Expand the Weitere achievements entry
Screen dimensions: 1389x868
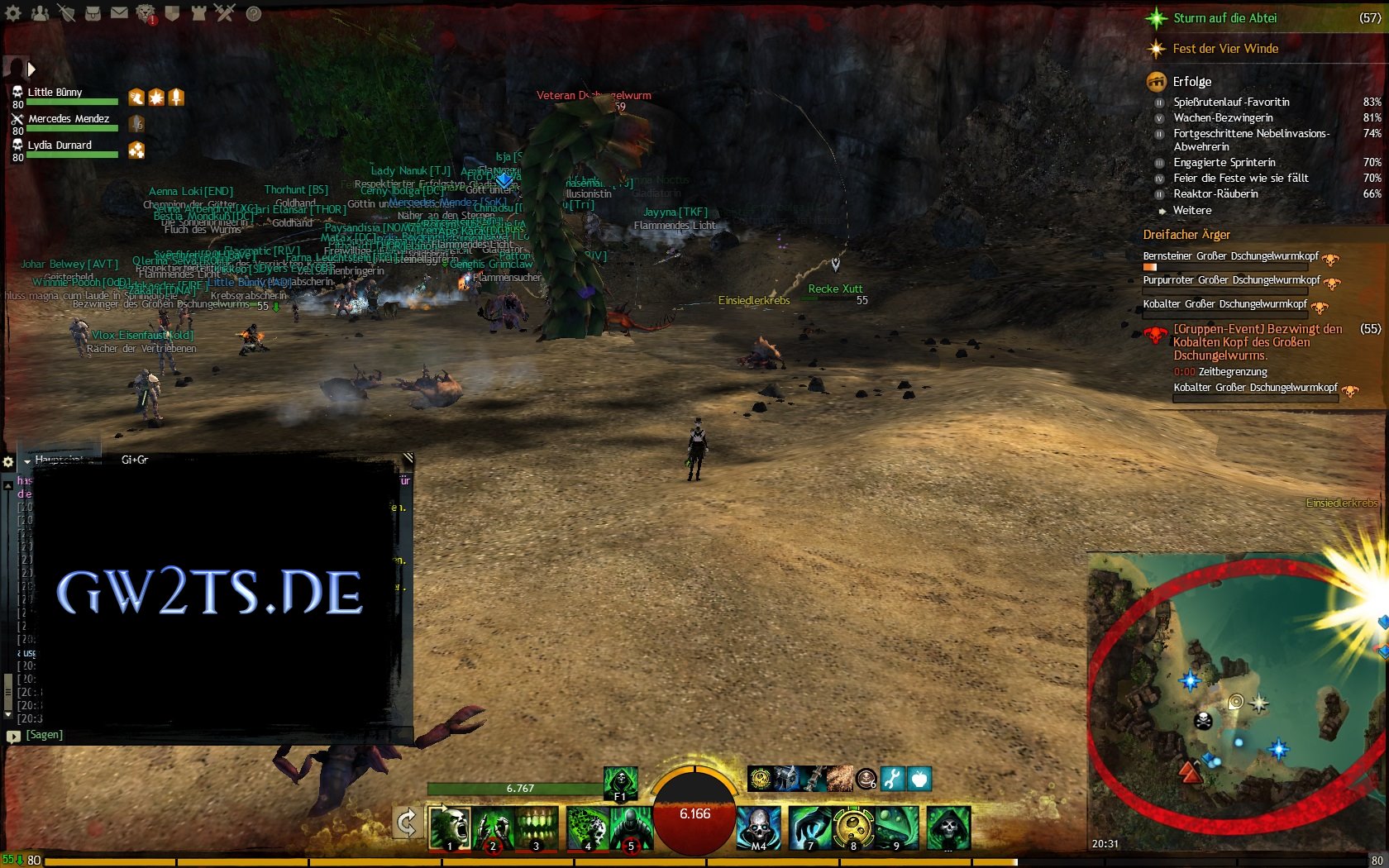click(x=1191, y=210)
